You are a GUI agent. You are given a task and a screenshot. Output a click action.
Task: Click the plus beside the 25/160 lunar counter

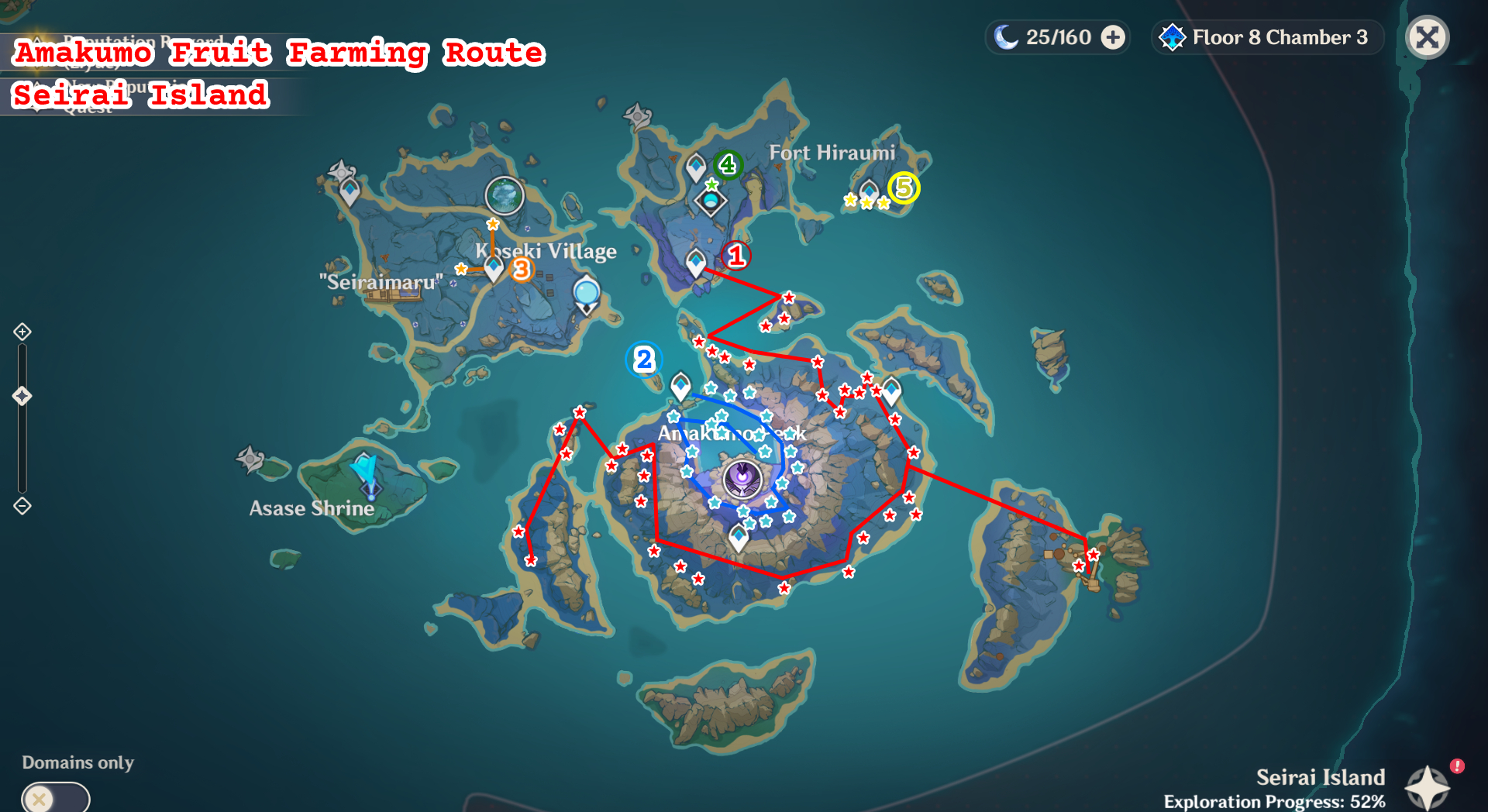(1114, 36)
